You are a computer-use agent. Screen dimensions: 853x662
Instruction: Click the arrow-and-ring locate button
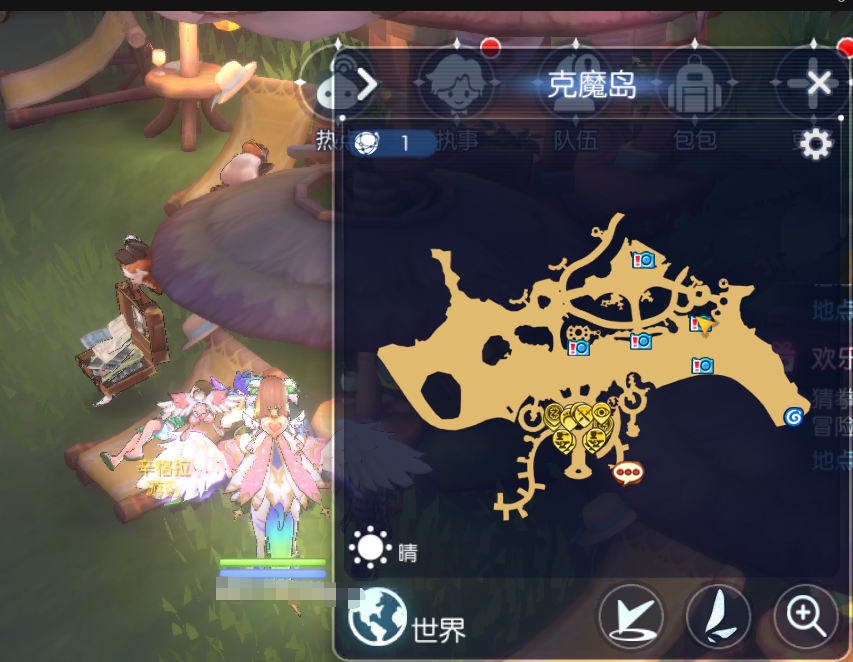pos(632,615)
